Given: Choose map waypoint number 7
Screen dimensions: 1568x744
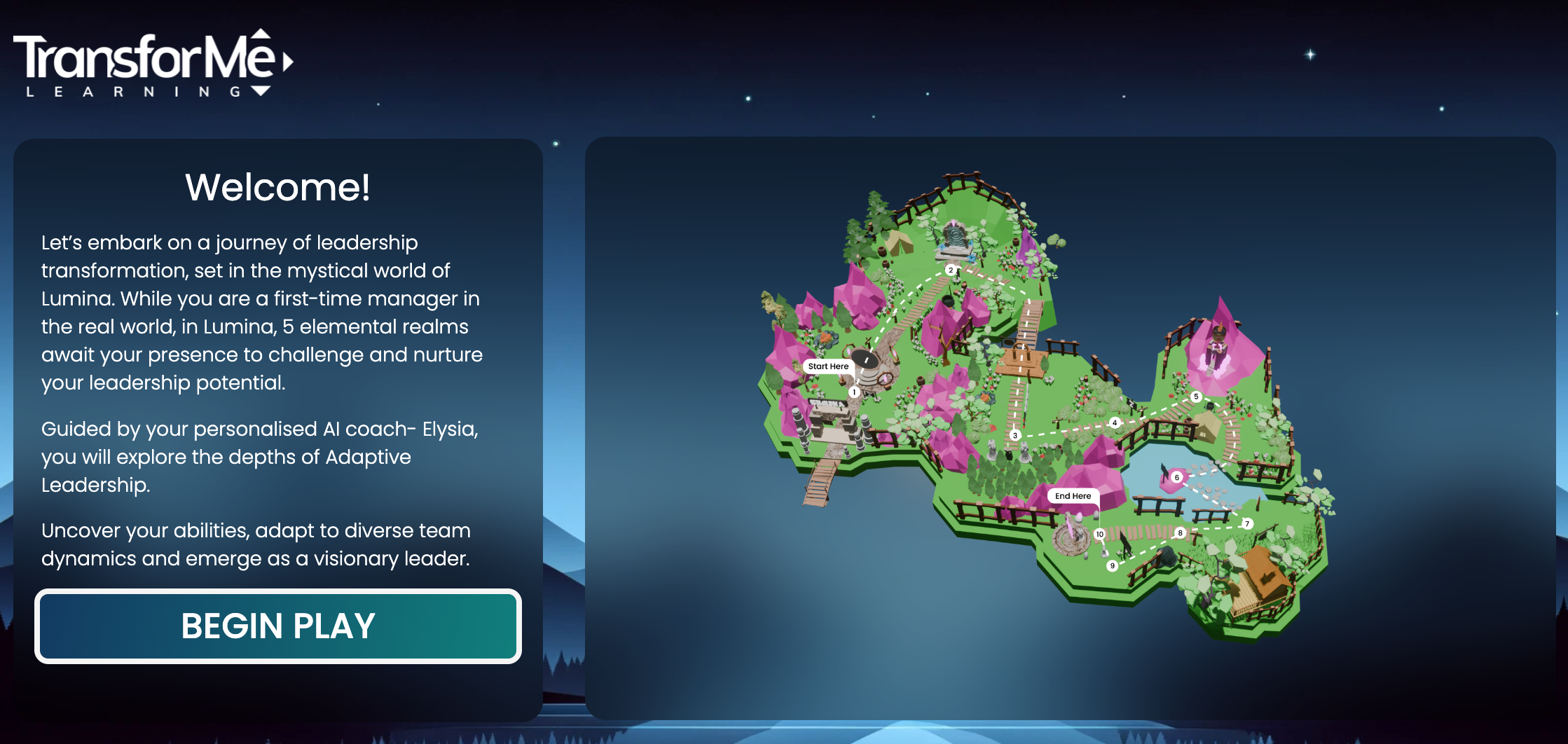Looking at the screenshot, I should point(1246,523).
